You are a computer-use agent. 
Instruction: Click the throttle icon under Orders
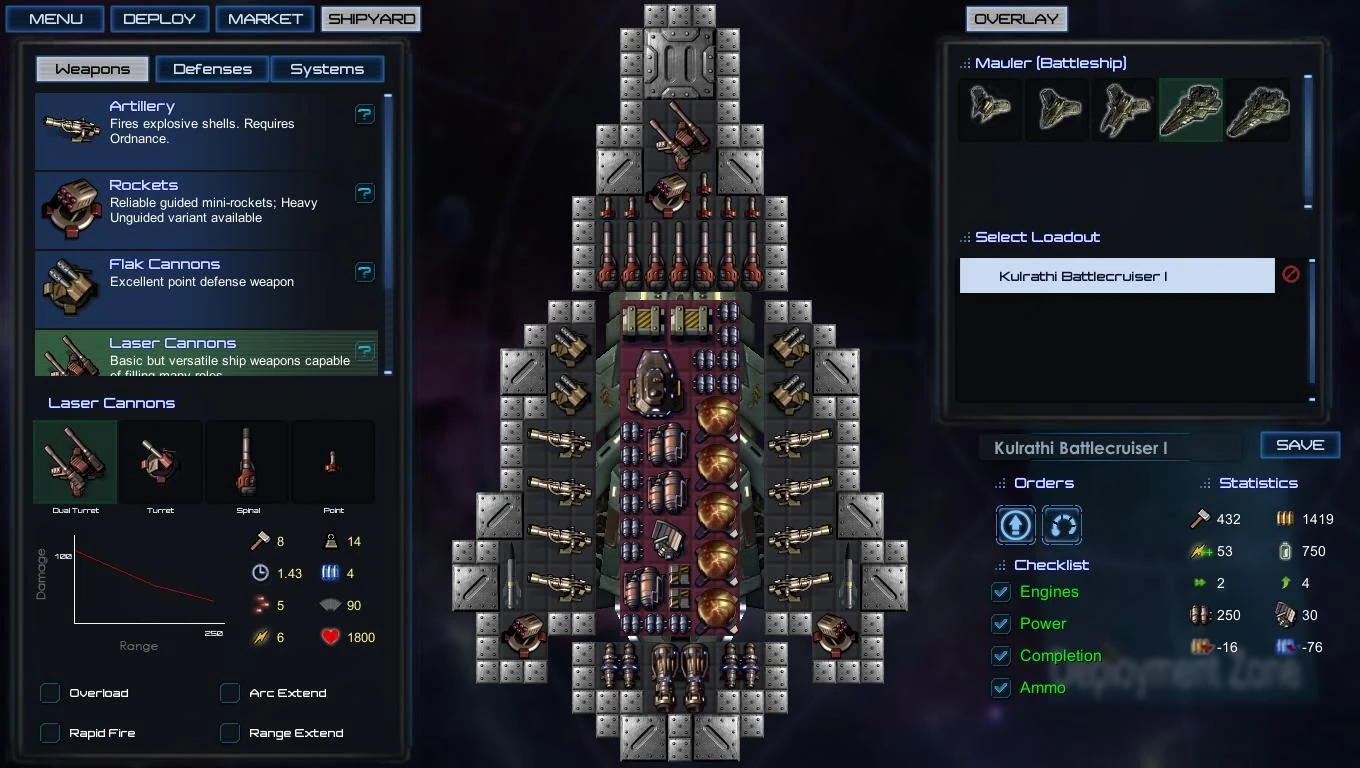tap(1062, 525)
